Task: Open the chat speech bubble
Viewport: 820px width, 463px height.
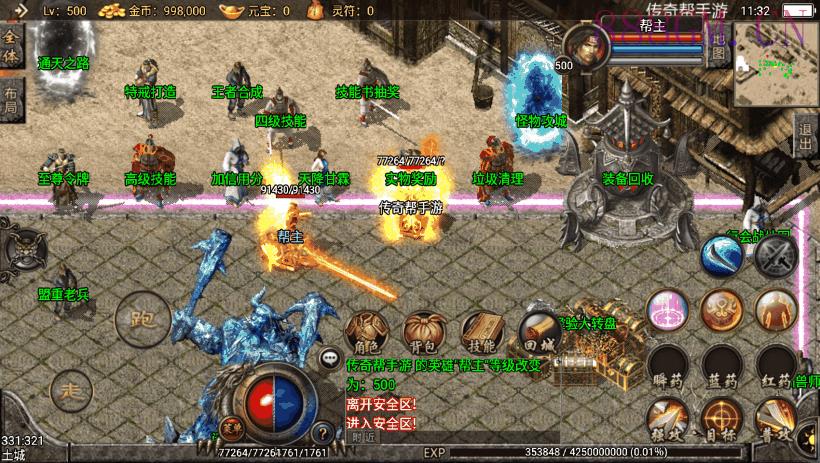Action: point(329,356)
